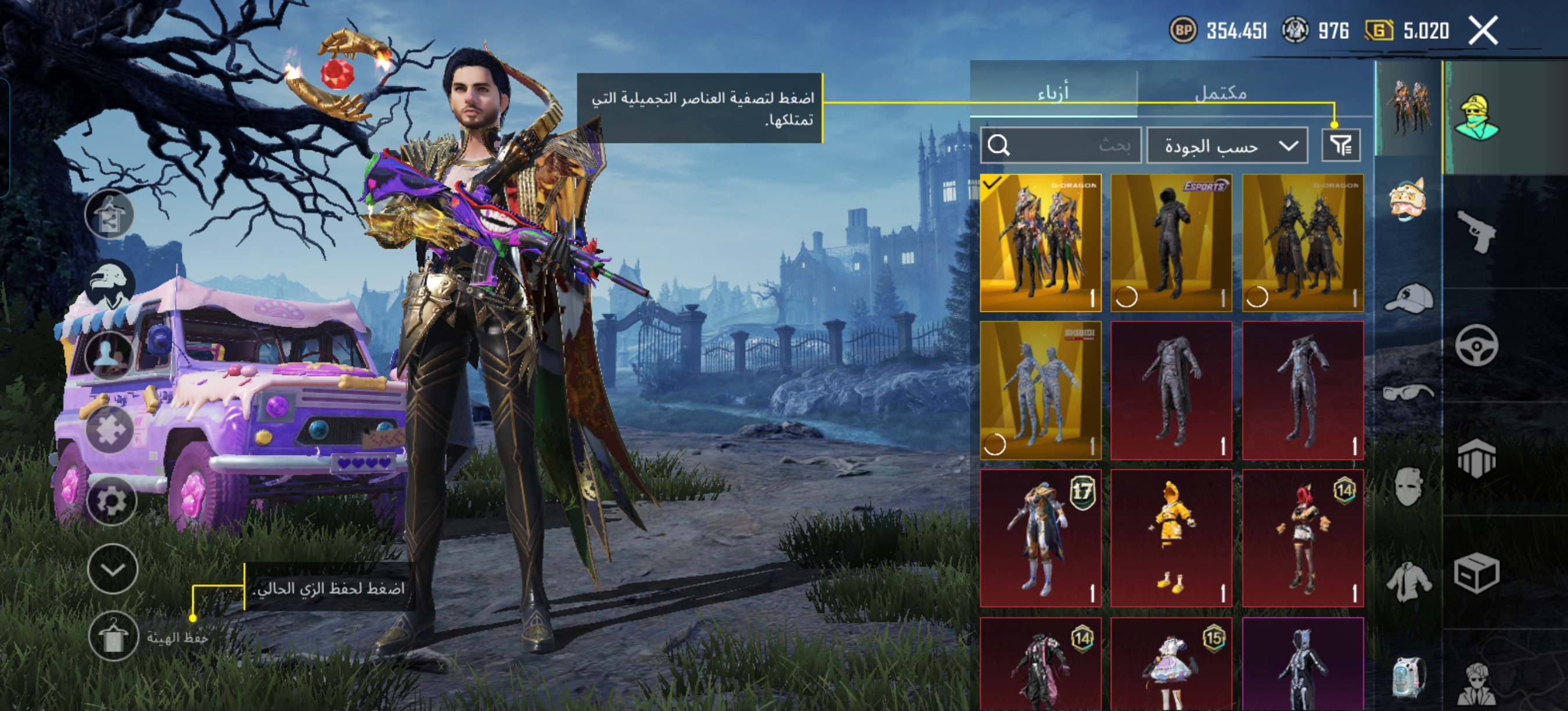This screenshot has height=711, width=1568.
Task: Select the level 17 blue-gold armored outfit
Action: click(1040, 538)
